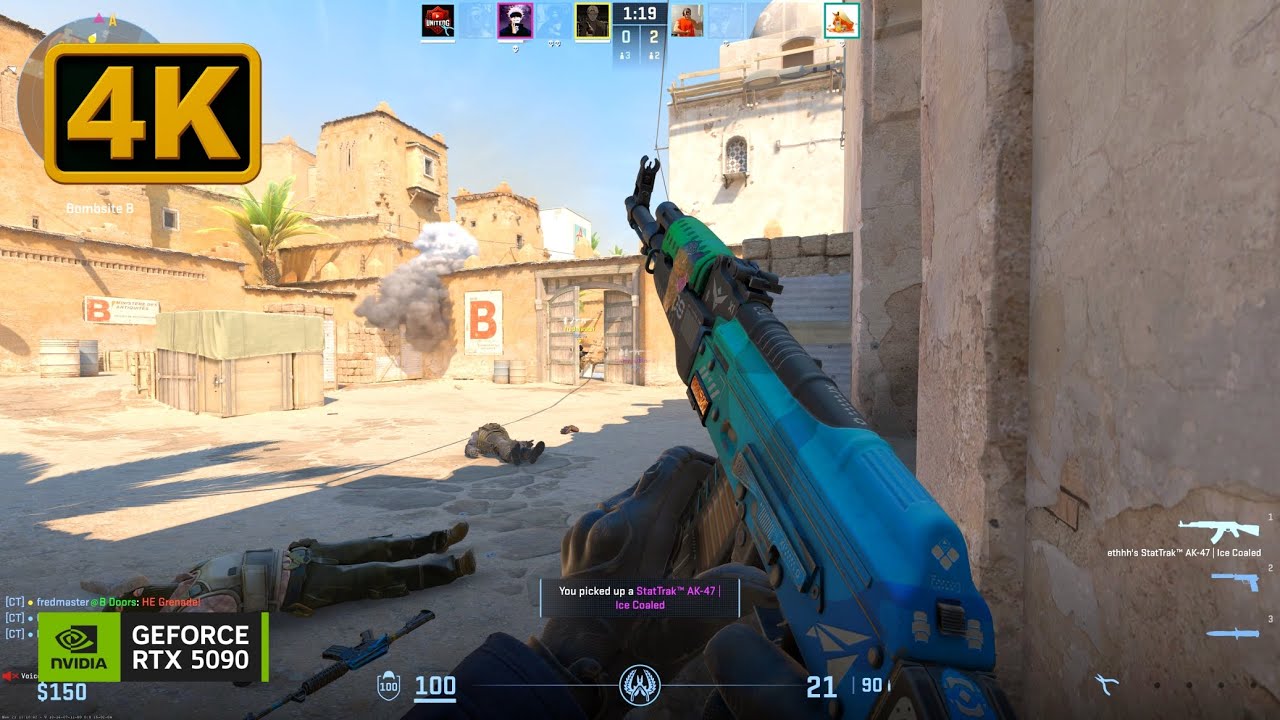
Task: Click the armor shield icon
Action: pos(387,686)
